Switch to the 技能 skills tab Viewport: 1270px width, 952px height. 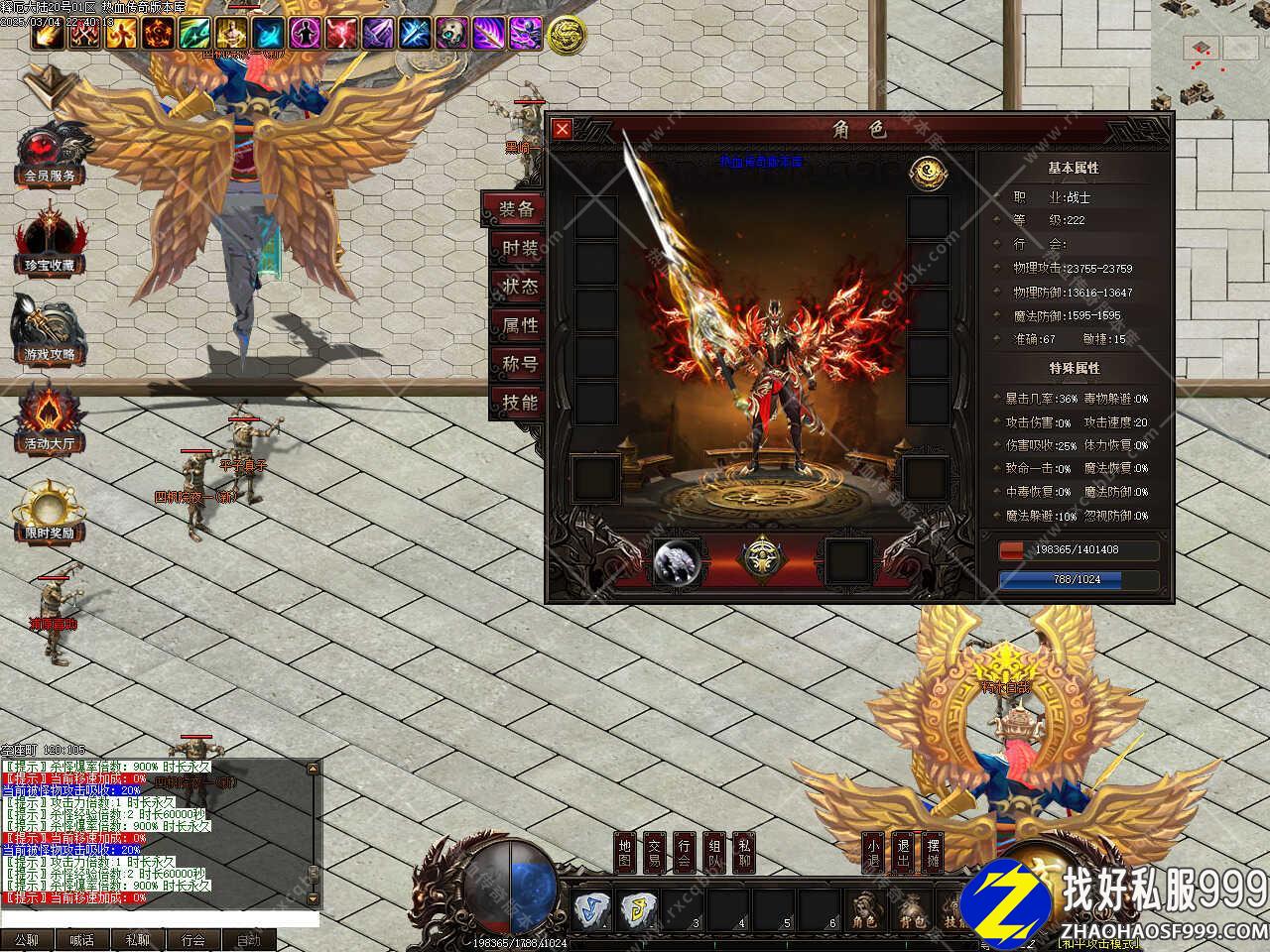click(x=518, y=403)
